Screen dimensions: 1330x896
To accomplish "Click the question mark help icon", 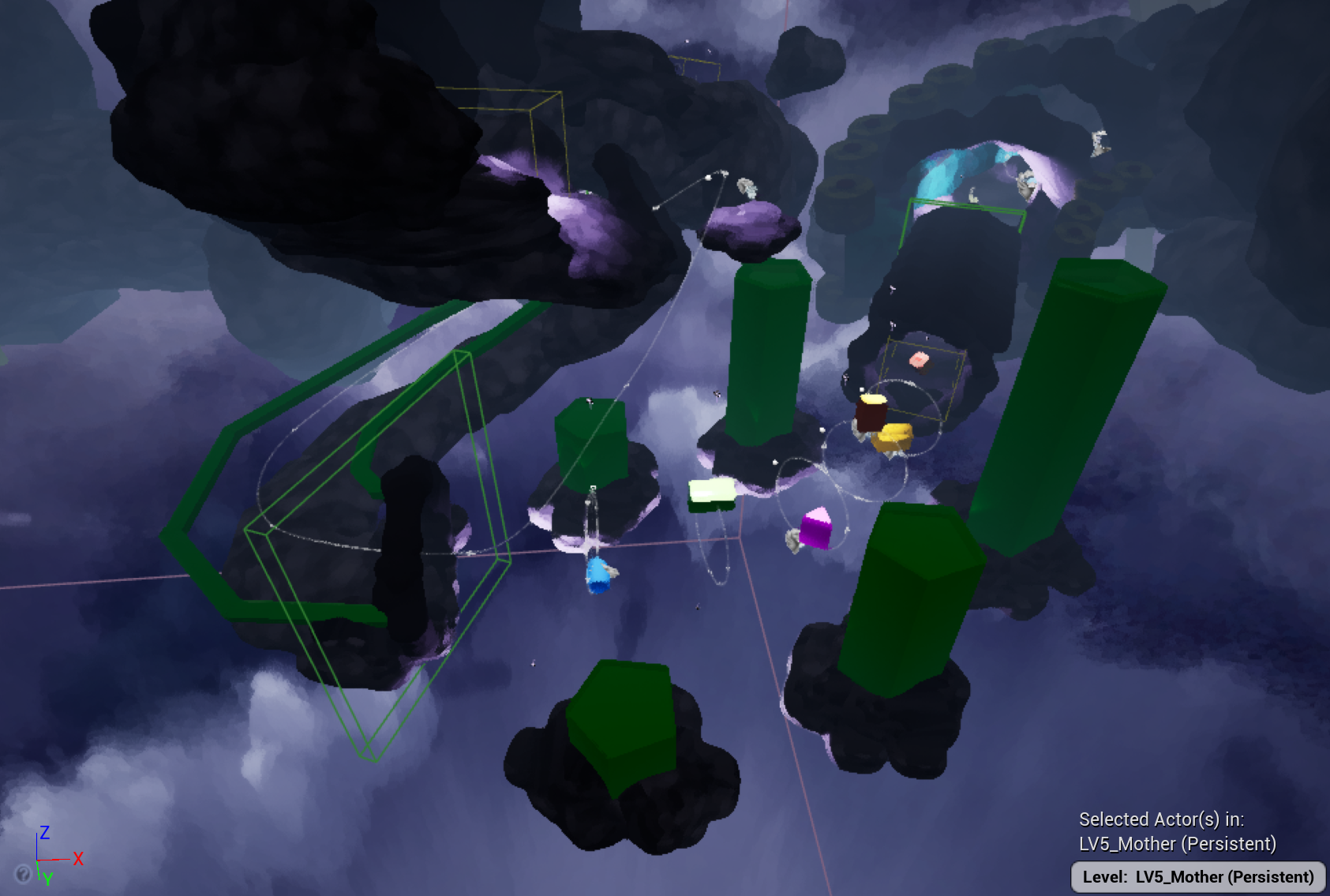I will tap(24, 873).
